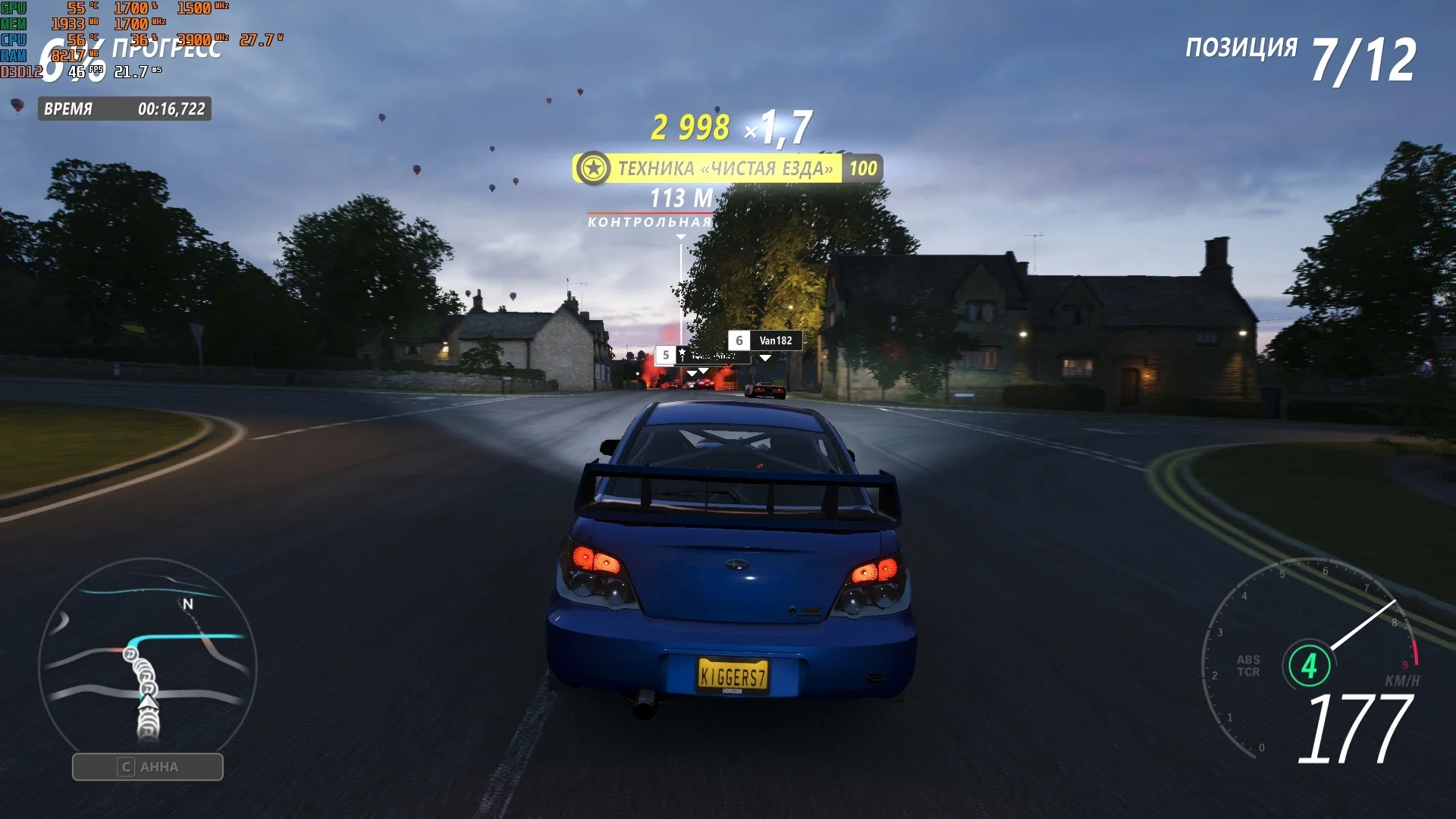Screen dimensions: 1456x819
Task: Click the circular minimap
Action: (x=148, y=666)
